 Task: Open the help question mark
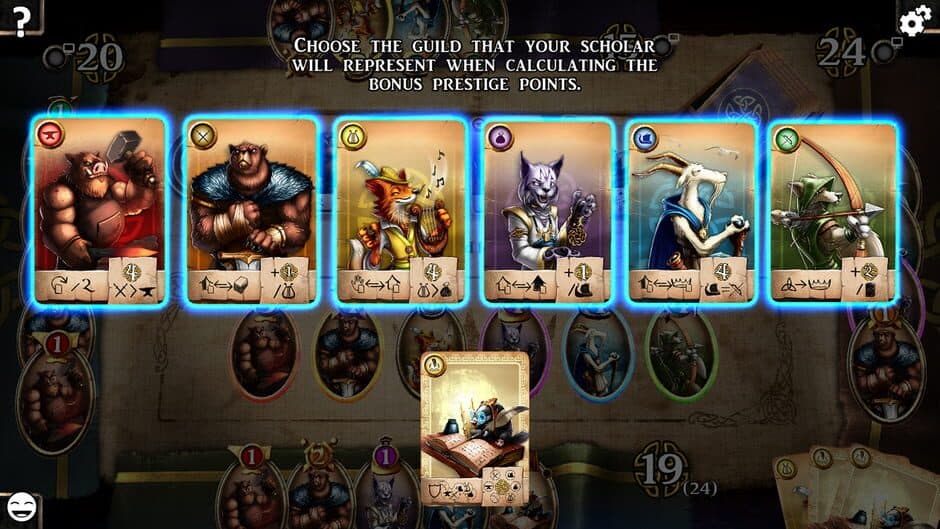[x=19, y=17]
